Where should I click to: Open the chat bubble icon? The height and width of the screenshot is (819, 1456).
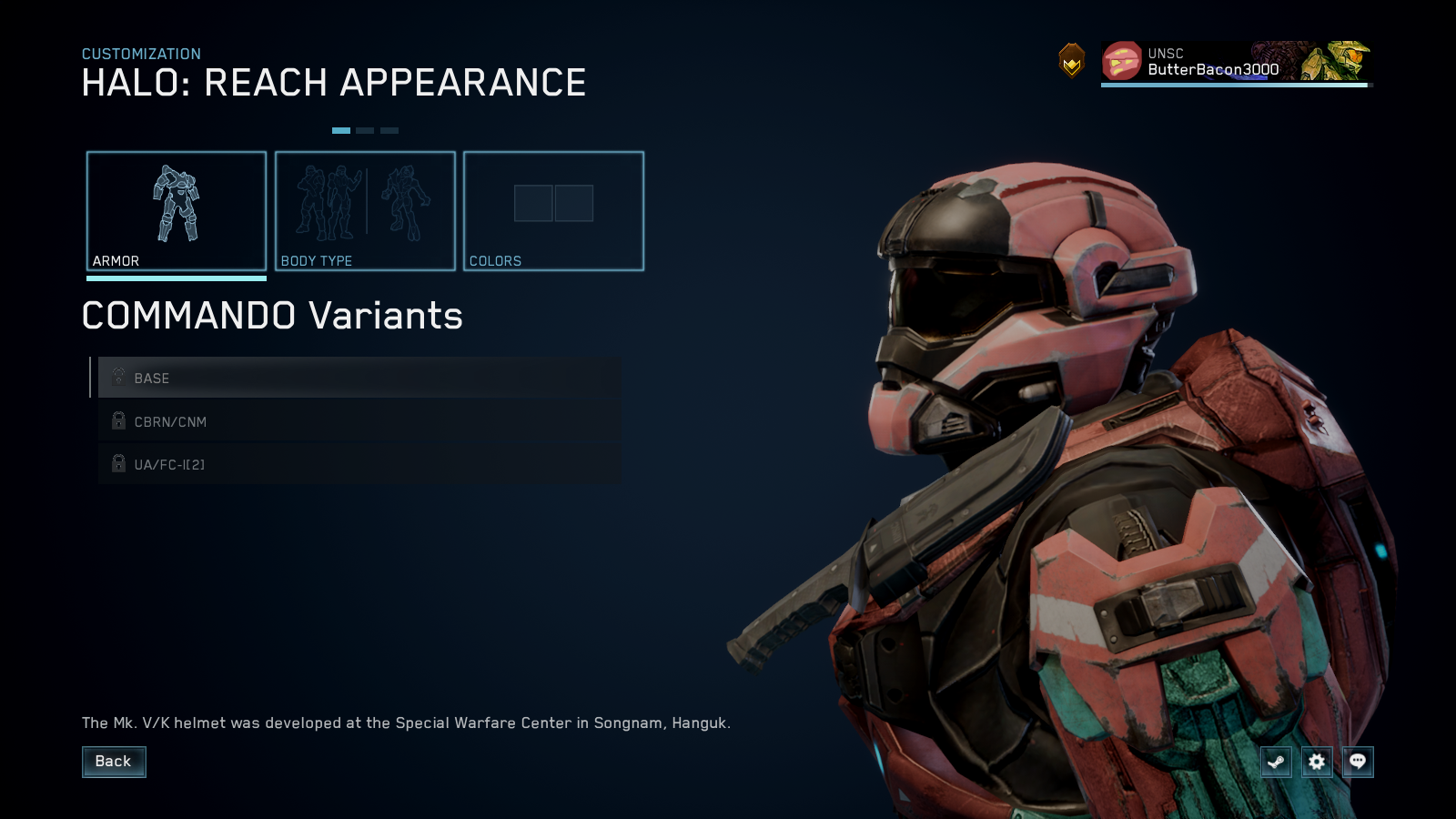[x=1358, y=763]
